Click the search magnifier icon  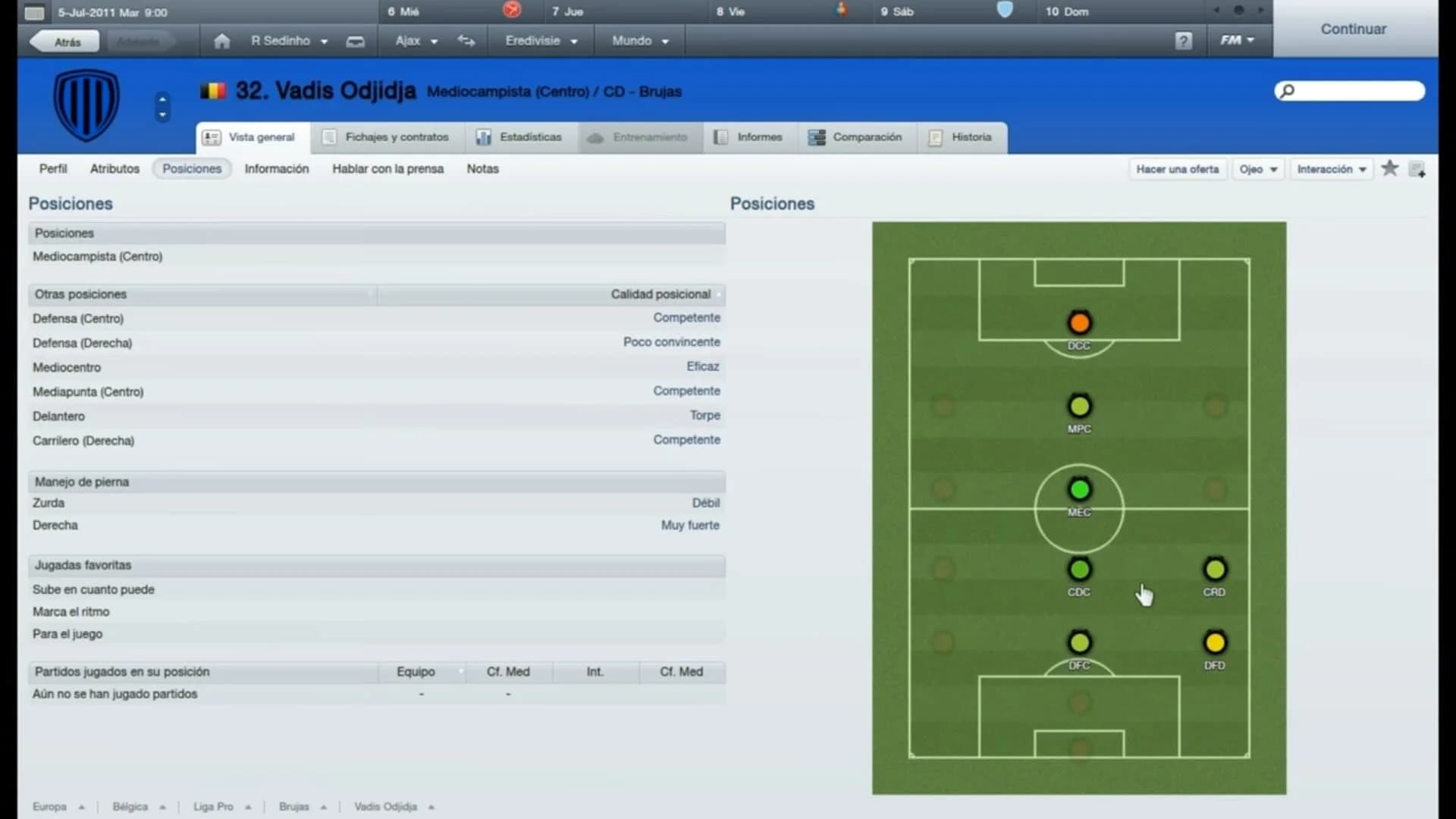[x=1287, y=91]
